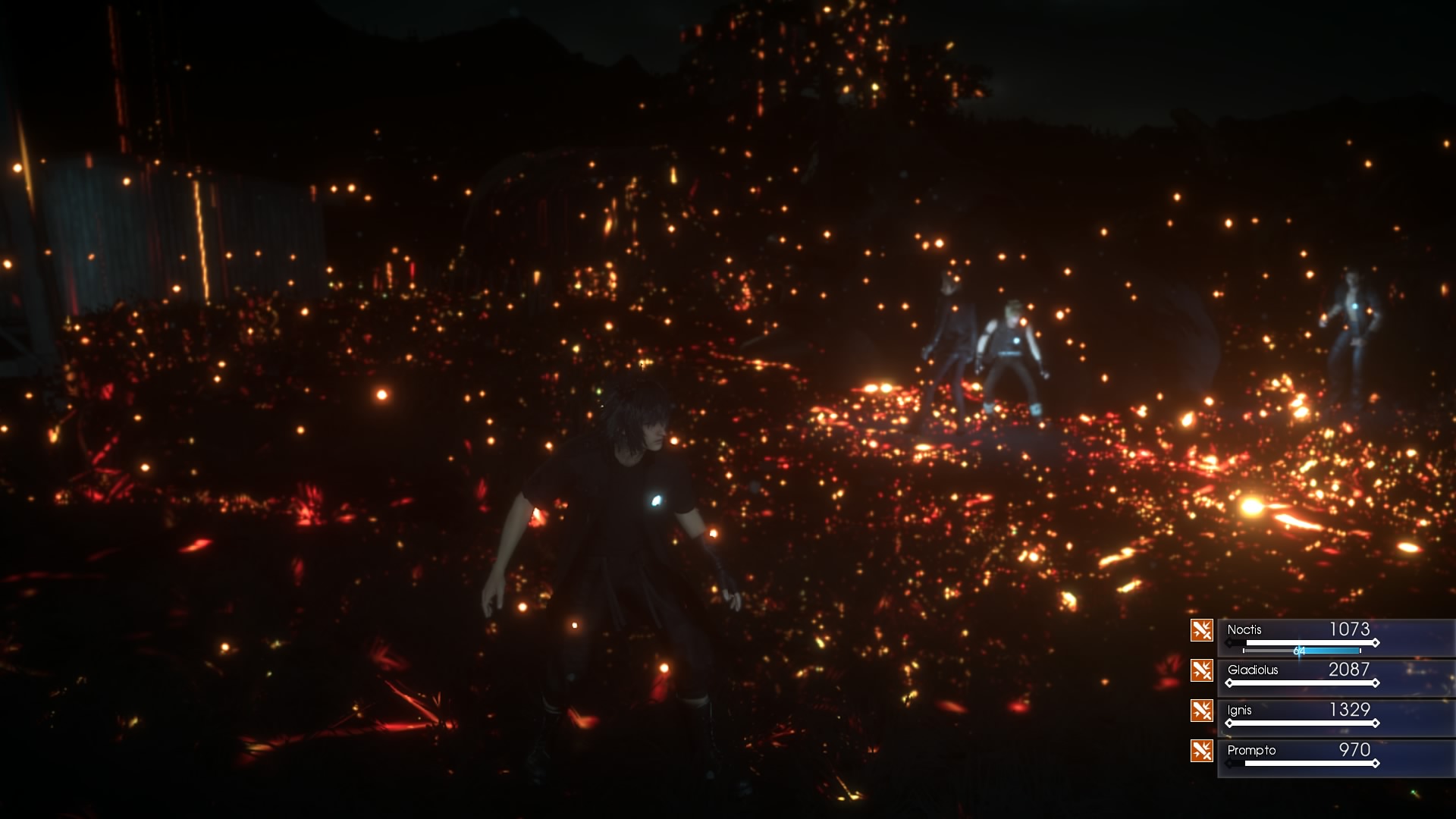Click the orange weapon icon beside Prompto
The height and width of the screenshot is (819, 1456).
click(x=1202, y=751)
